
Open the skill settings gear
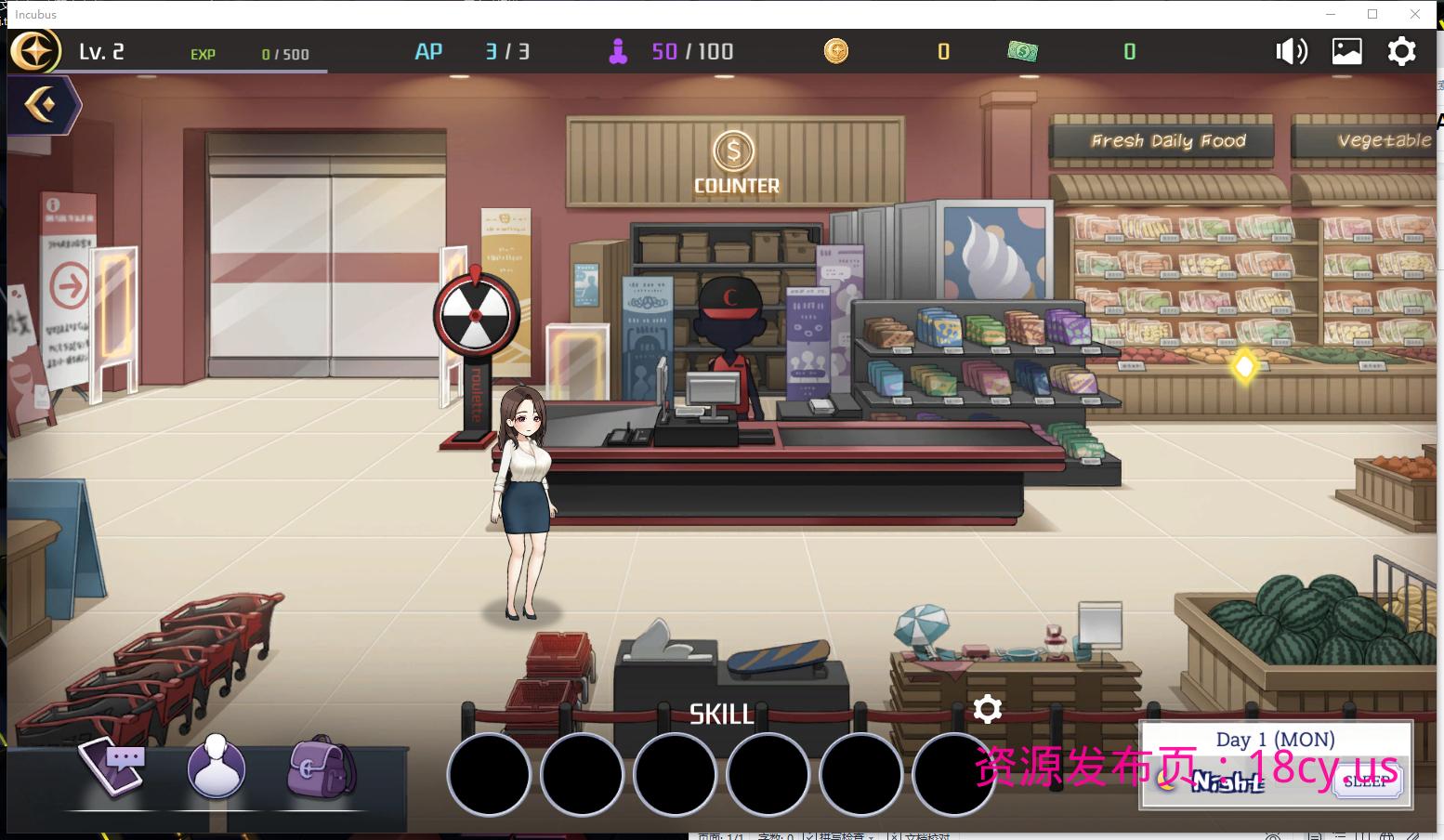(x=987, y=710)
